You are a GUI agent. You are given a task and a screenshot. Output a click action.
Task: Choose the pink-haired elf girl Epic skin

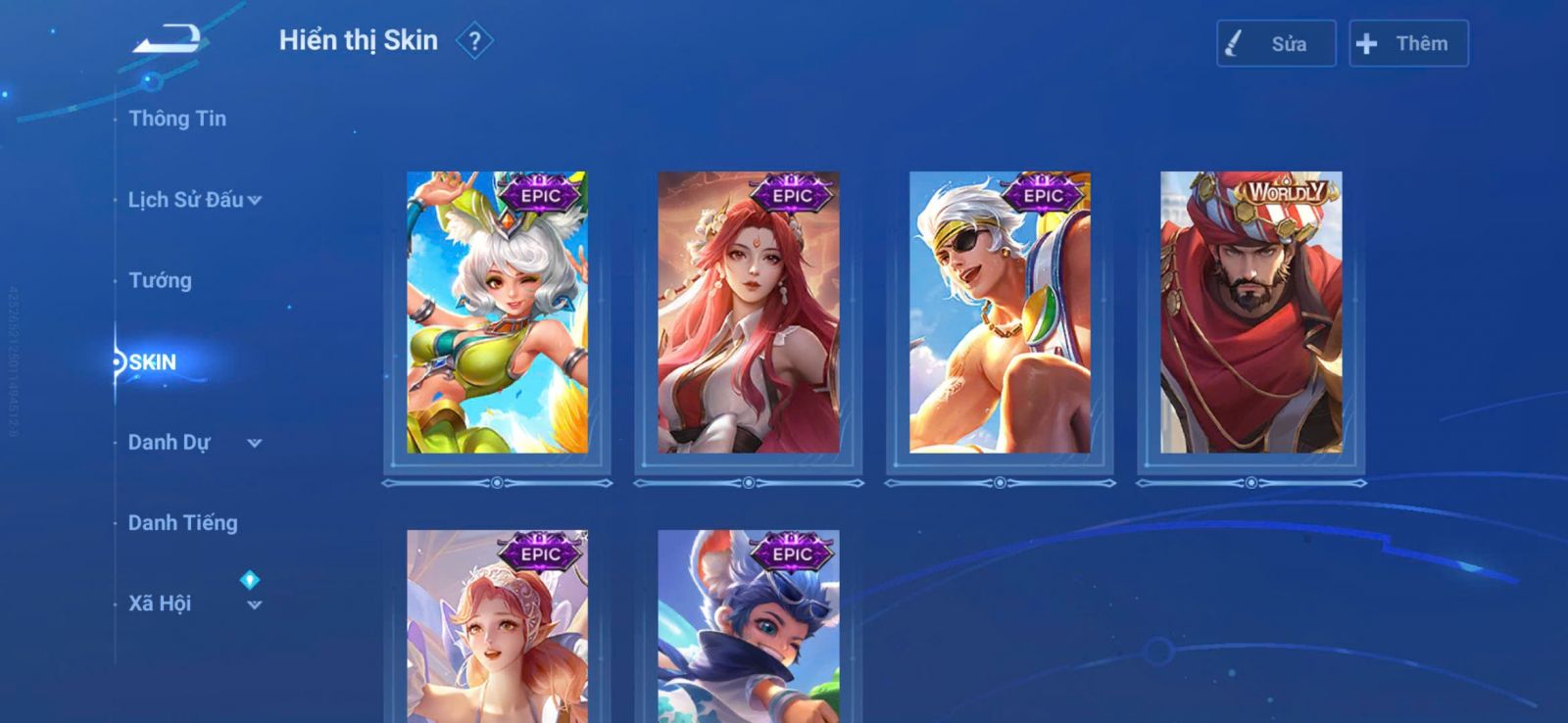(497, 627)
